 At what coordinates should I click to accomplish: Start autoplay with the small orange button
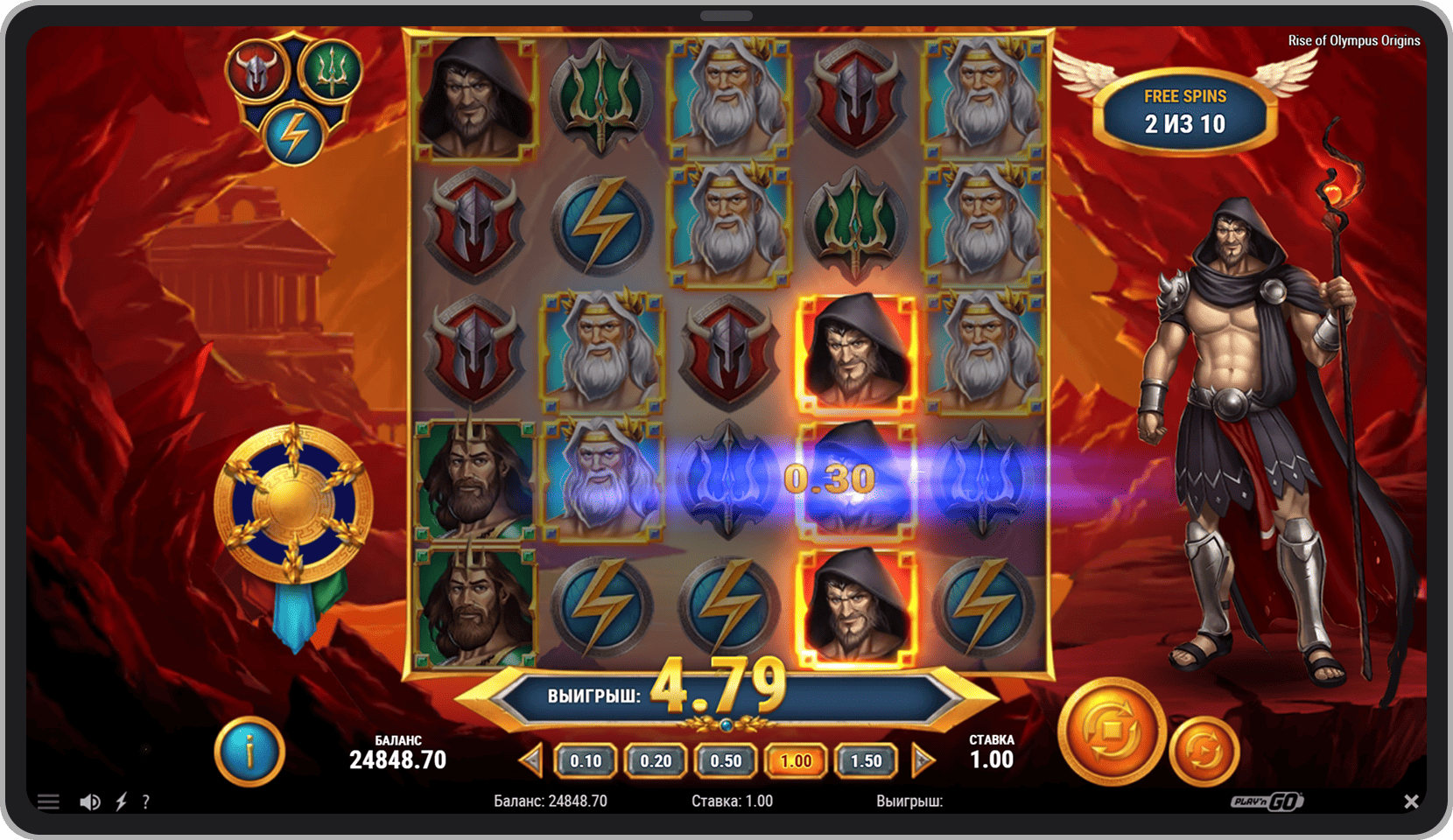click(1204, 751)
